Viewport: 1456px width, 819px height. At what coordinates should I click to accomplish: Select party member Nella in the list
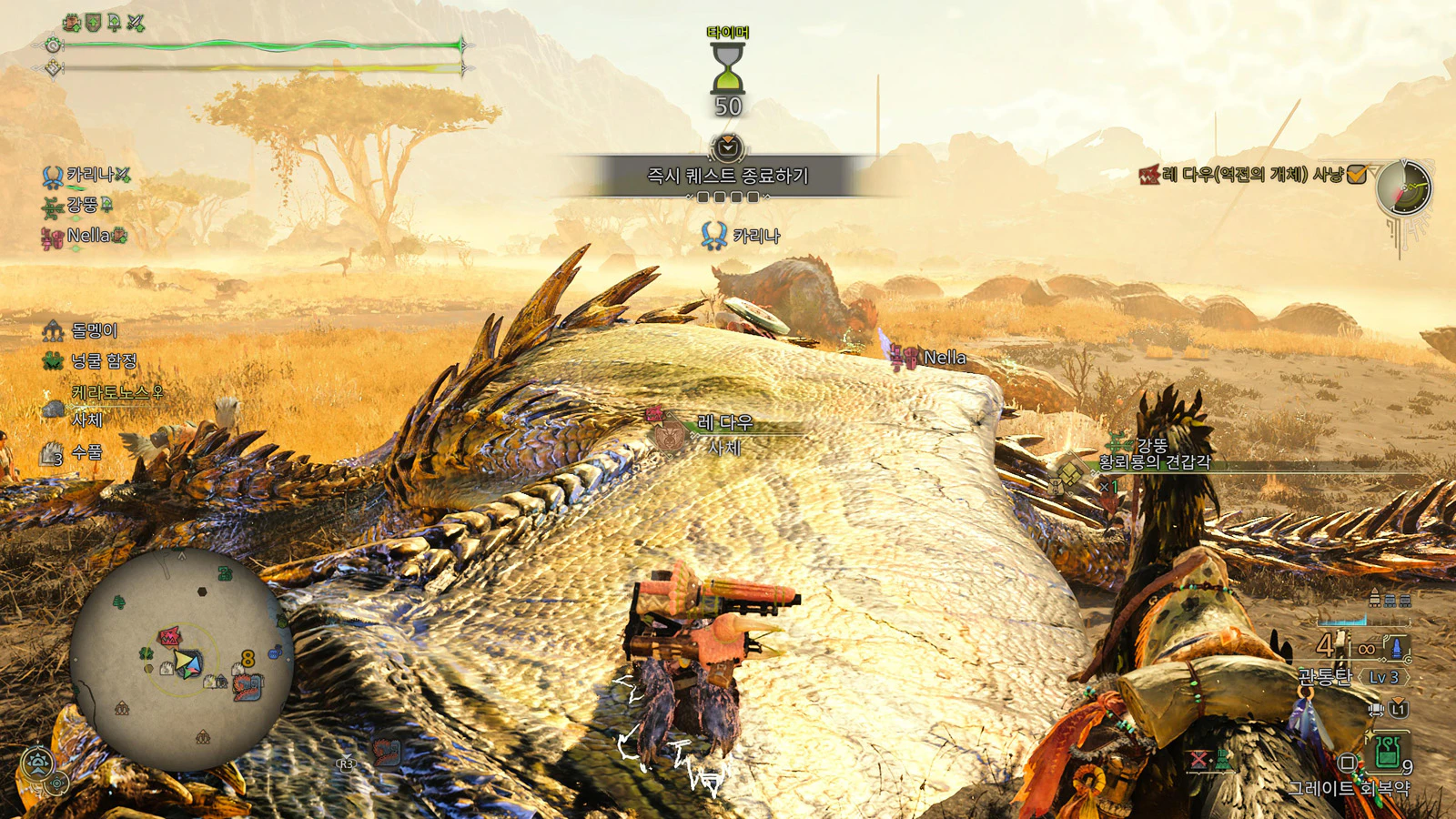pyautogui.click(x=85, y=236)
